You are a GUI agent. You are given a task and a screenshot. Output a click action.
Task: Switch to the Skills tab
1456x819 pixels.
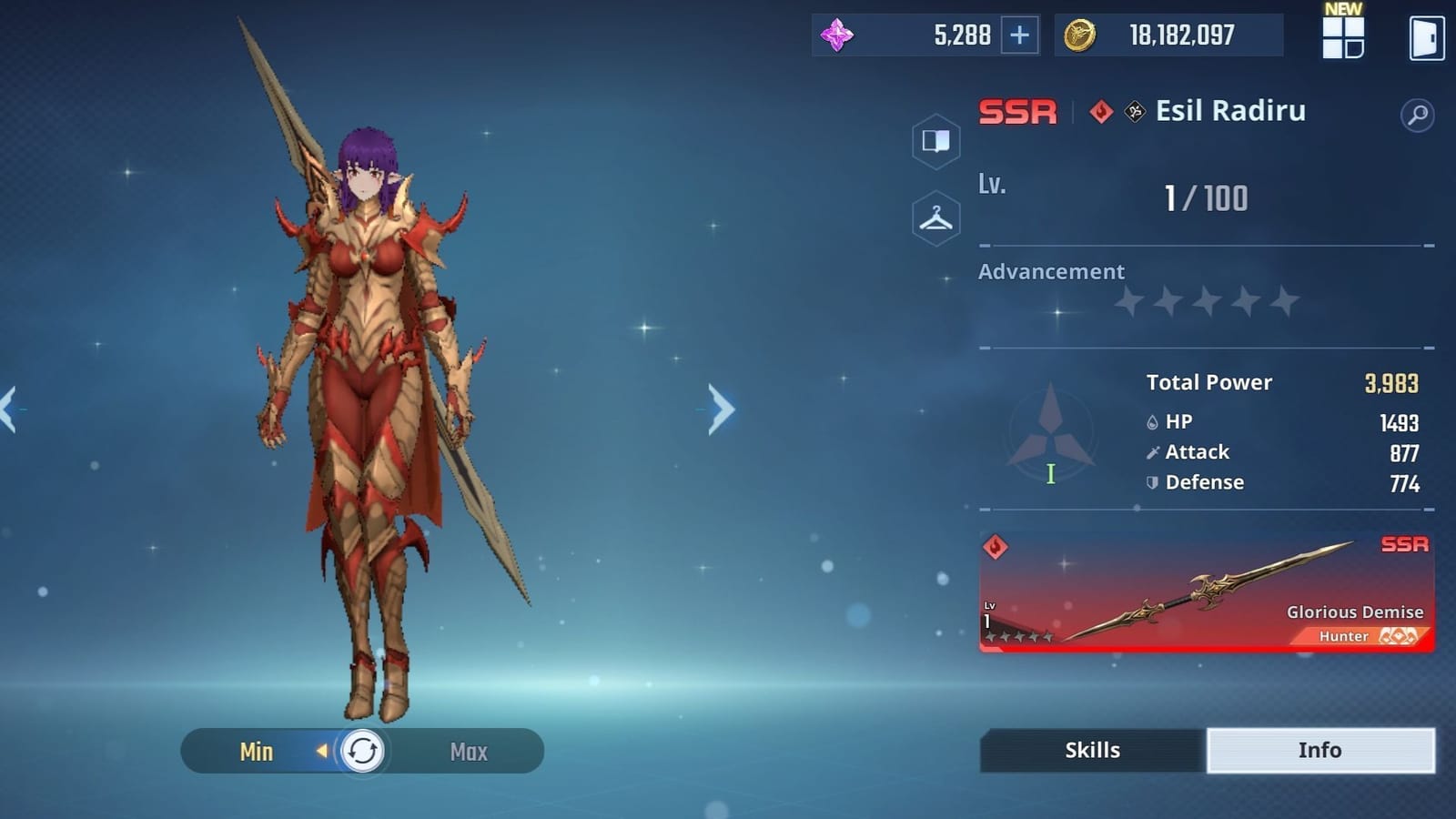click(1091, 750)
